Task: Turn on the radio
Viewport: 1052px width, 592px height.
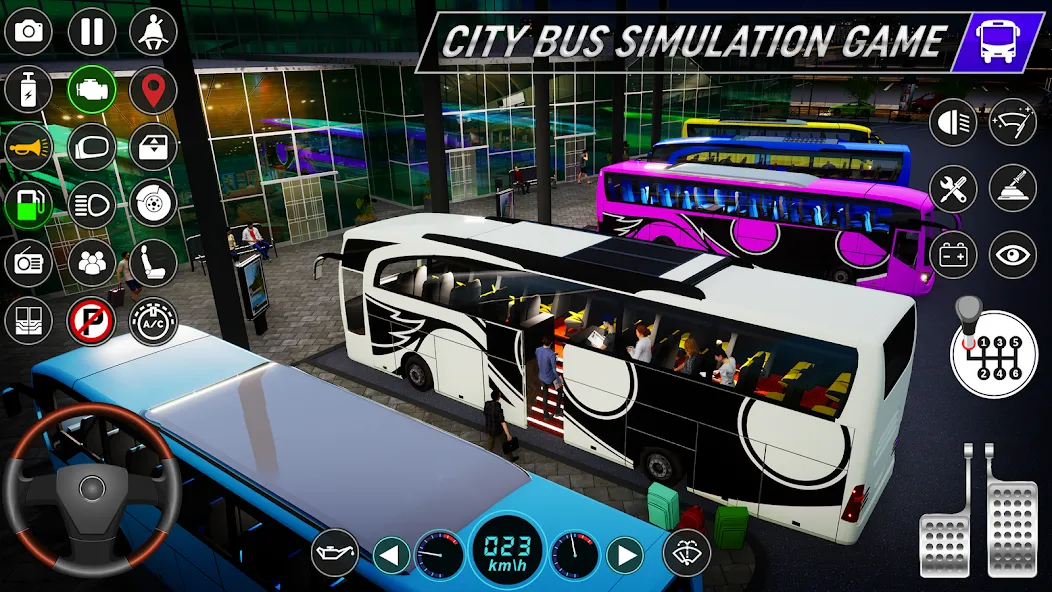Action: [x=29, y=263]
